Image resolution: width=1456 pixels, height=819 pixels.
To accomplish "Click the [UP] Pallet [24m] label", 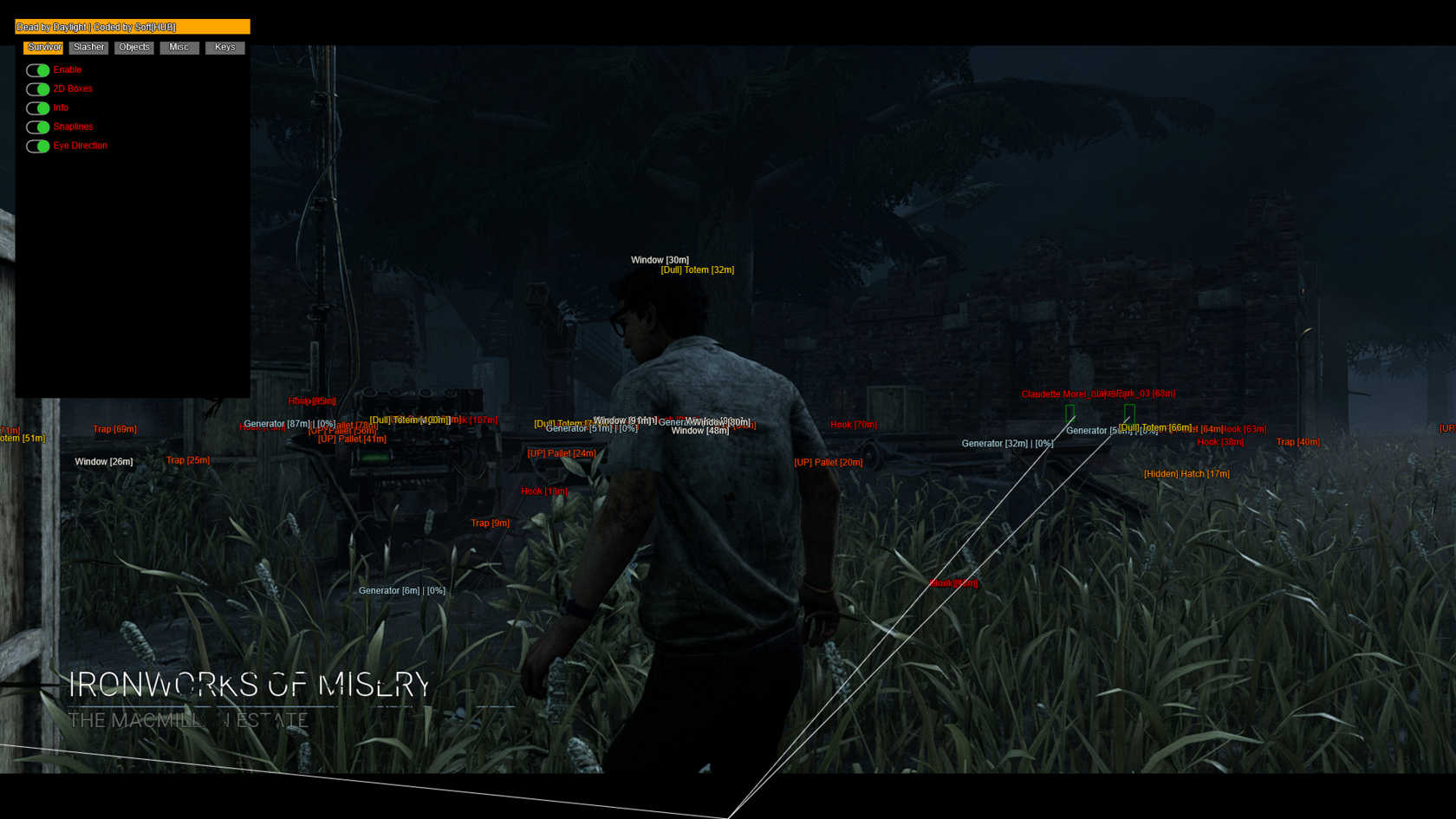I will 561,453.
